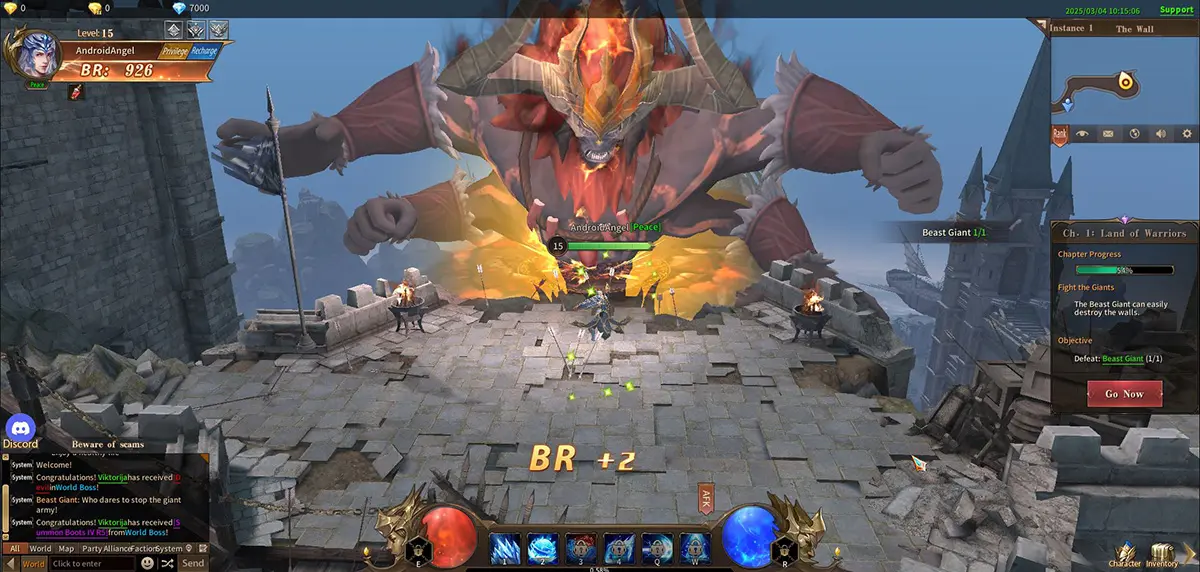Toggle the sound speaker icon
Image resolution: width=1200 pixels, height=572 pixels.
[x=1160, y=134]
